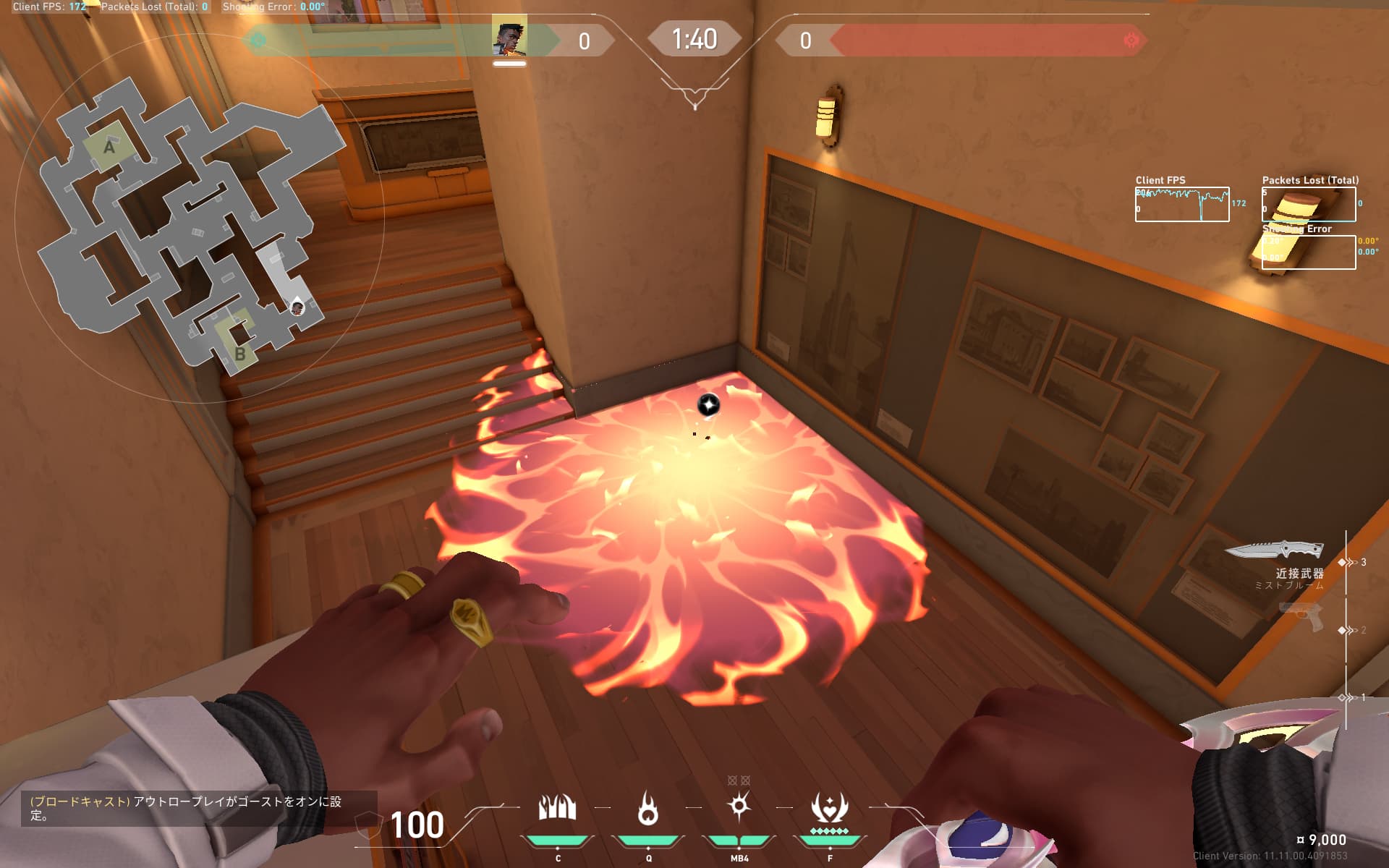Open the Client FPS performance graph
Viewport: 1389px width, 868px height.
click(x=1181, y=204)
